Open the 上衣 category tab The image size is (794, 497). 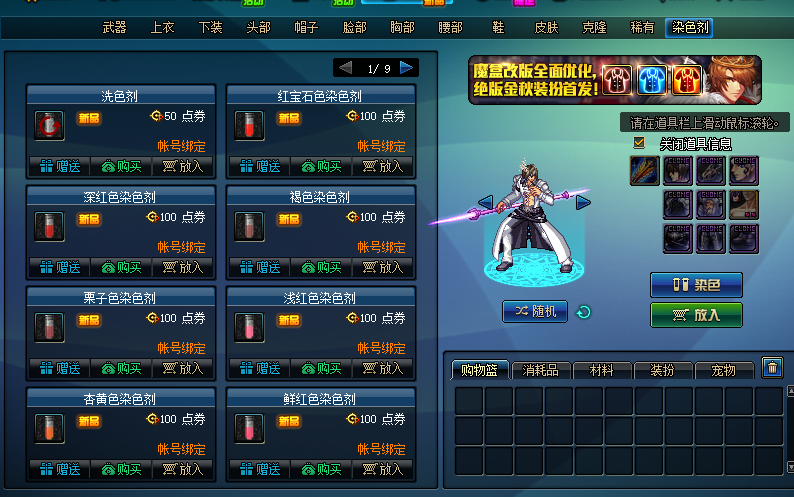(x=162, y=28)
